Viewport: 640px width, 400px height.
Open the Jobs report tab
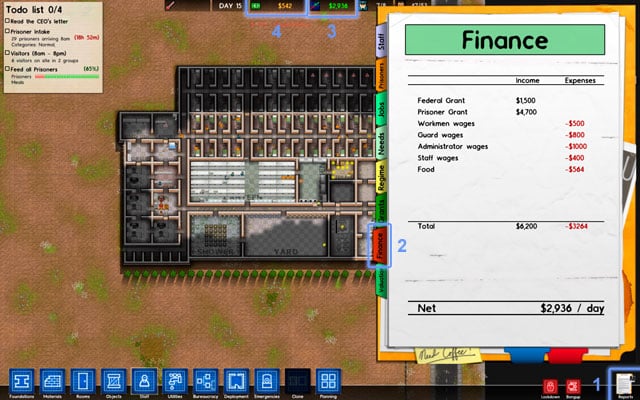click(x=381, y=108)
